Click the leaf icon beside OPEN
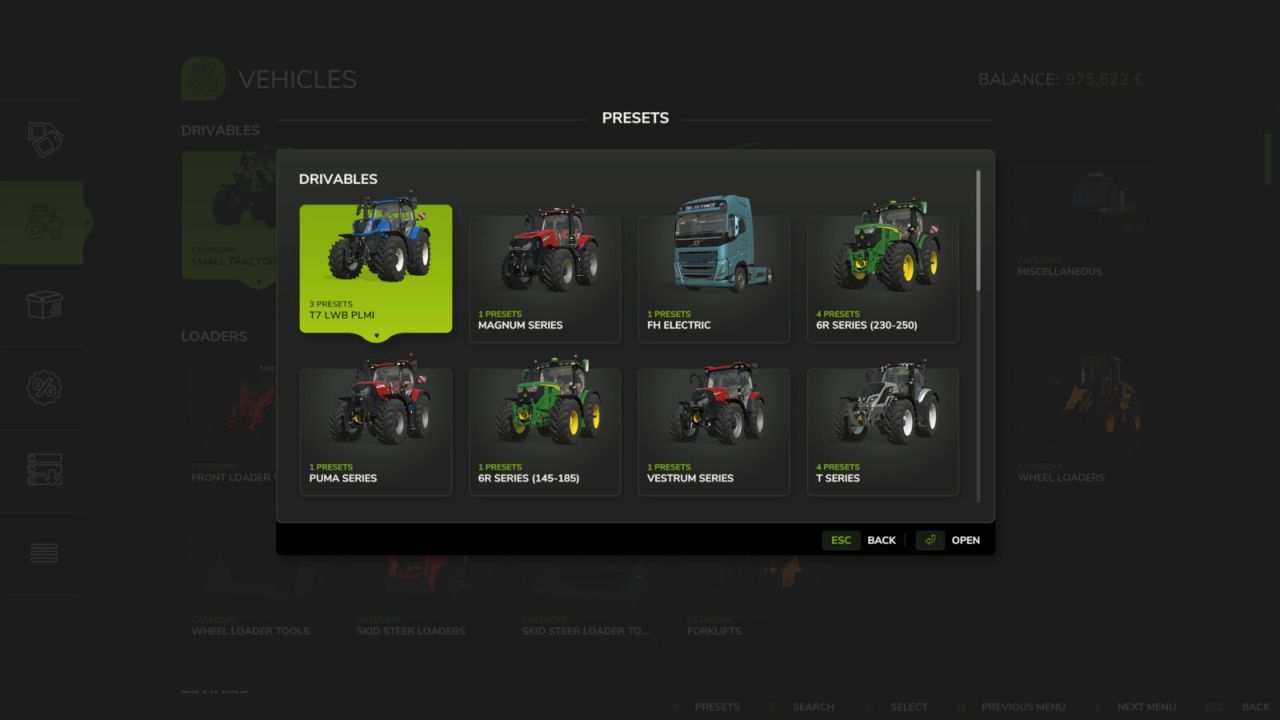 coord(928,540)
